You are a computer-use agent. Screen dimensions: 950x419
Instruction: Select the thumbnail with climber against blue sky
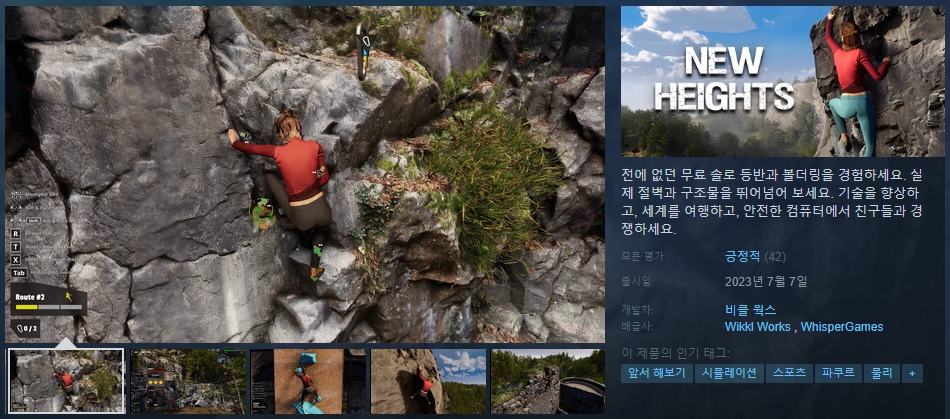tap(428, 381)
